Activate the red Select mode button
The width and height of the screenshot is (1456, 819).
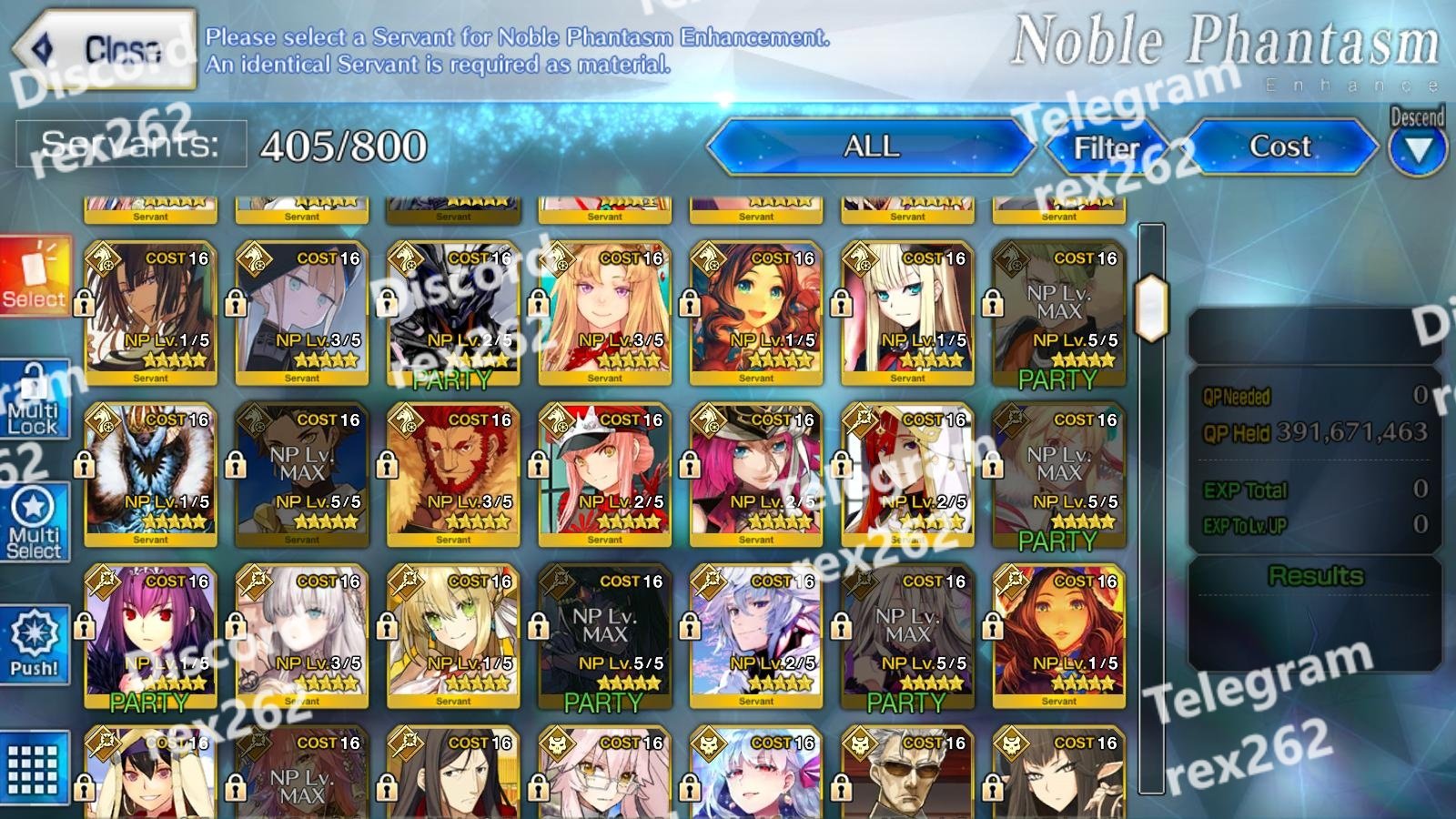(35, 276)
